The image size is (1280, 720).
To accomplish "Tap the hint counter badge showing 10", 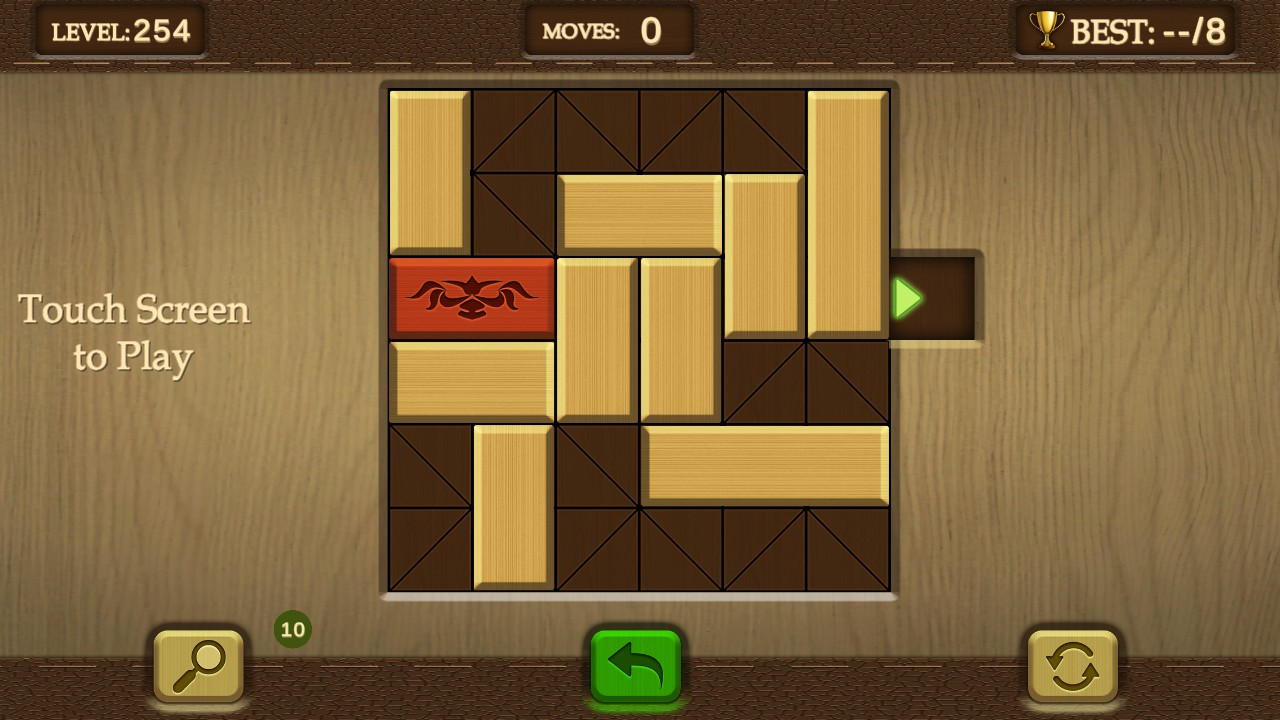I will (292, 630).
